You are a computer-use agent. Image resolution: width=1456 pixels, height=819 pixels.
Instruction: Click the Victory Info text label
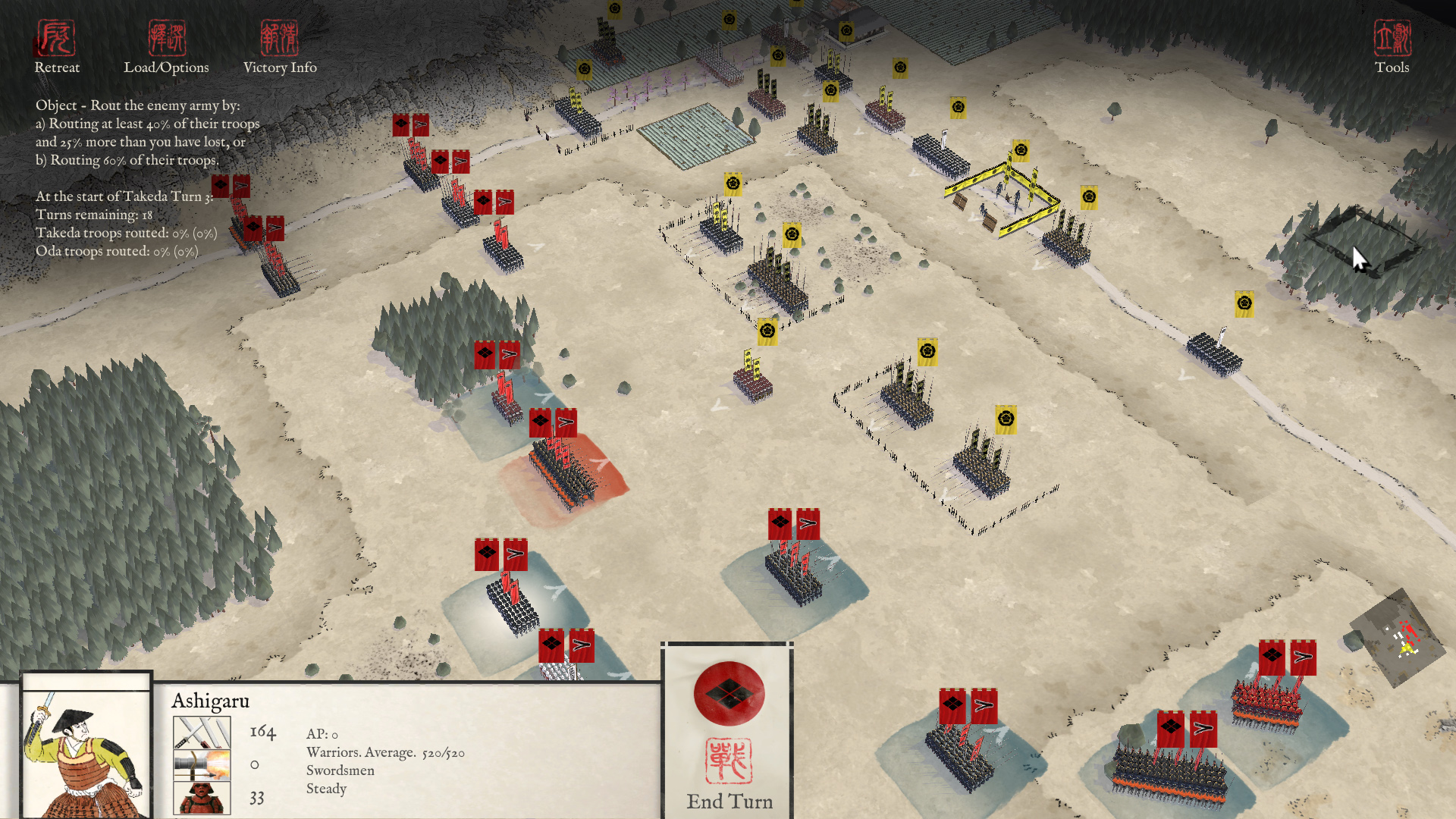point(280,67)
